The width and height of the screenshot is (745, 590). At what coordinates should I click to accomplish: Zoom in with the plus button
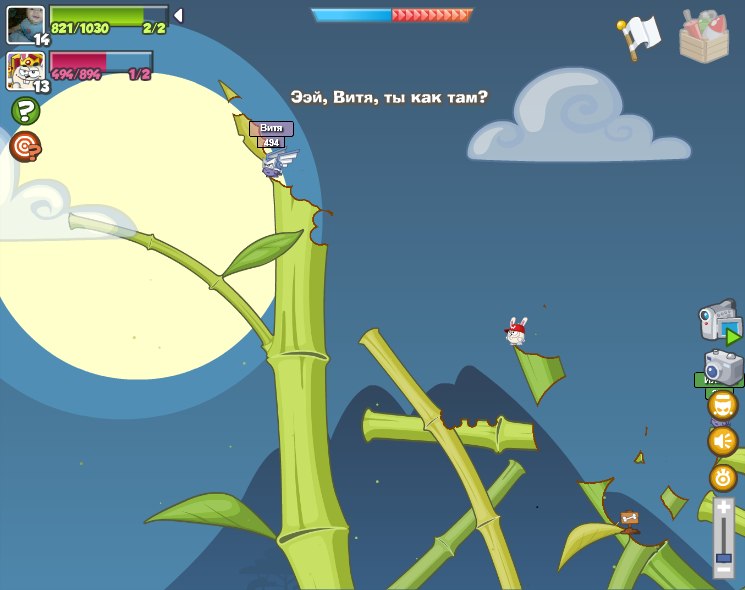(x=723, y=508)
